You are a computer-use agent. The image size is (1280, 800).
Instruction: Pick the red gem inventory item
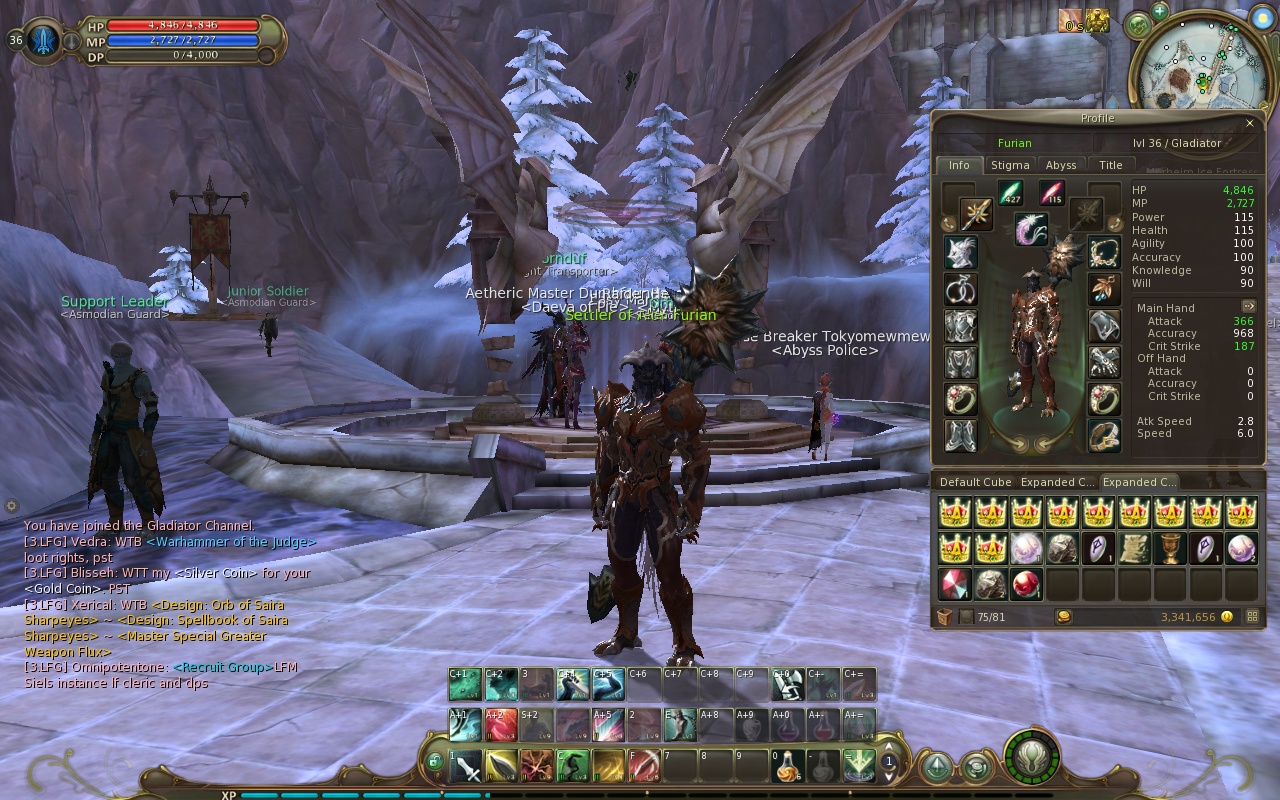pos(954,584)
